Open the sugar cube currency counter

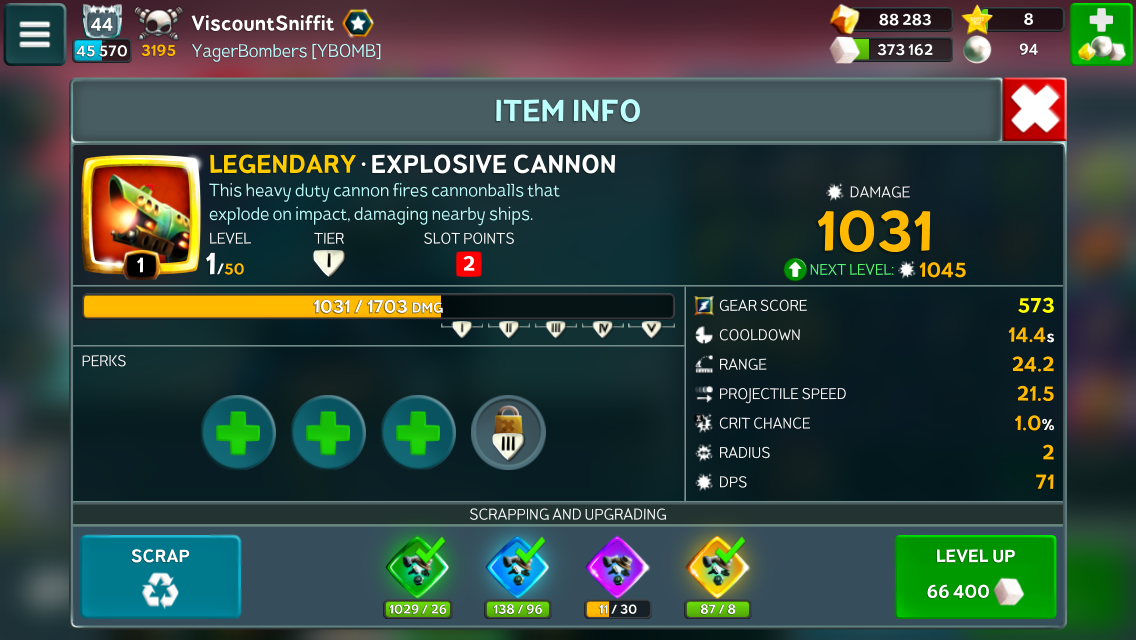point(890,49)
